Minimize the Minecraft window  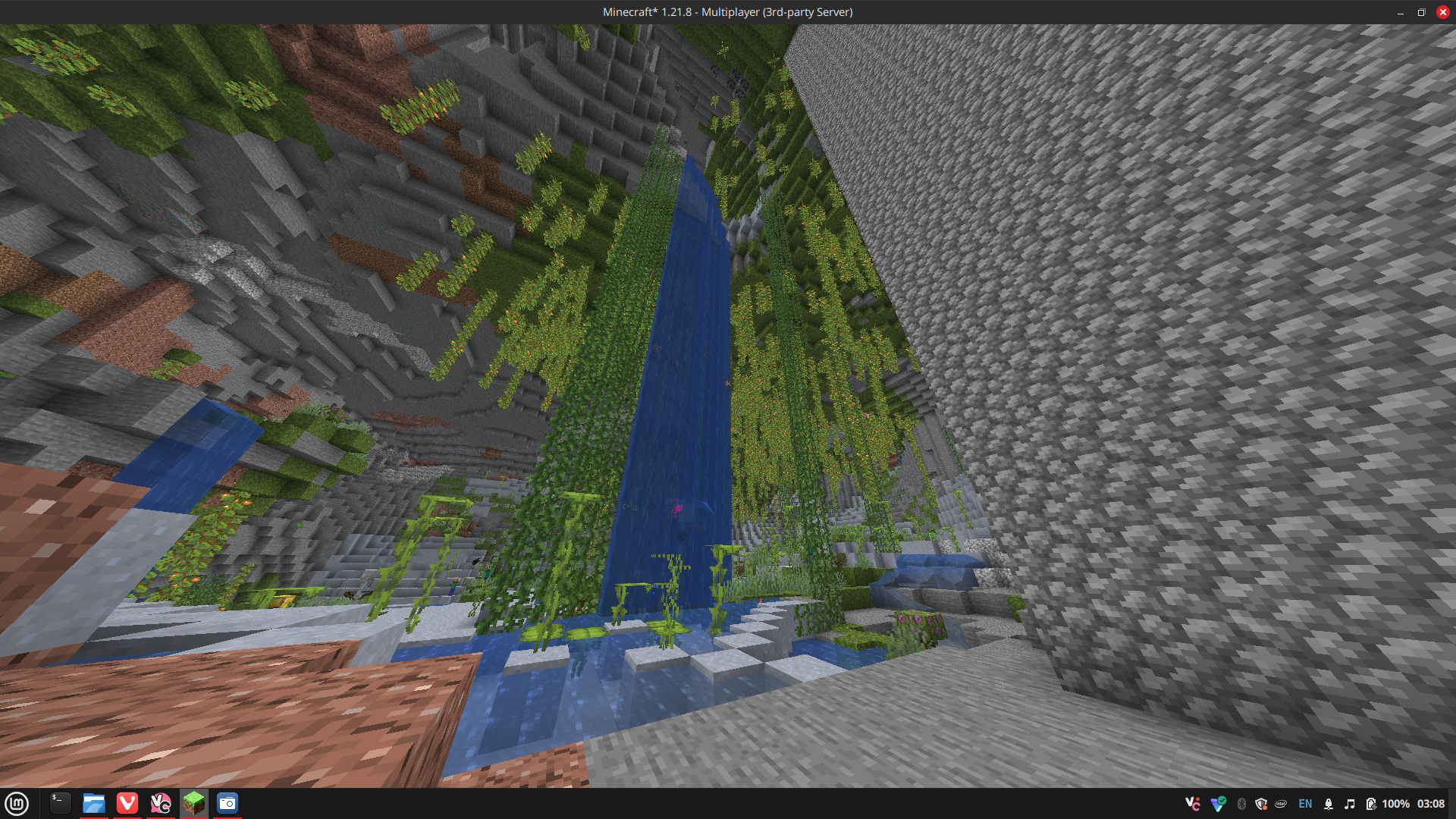coord(1401,12)
